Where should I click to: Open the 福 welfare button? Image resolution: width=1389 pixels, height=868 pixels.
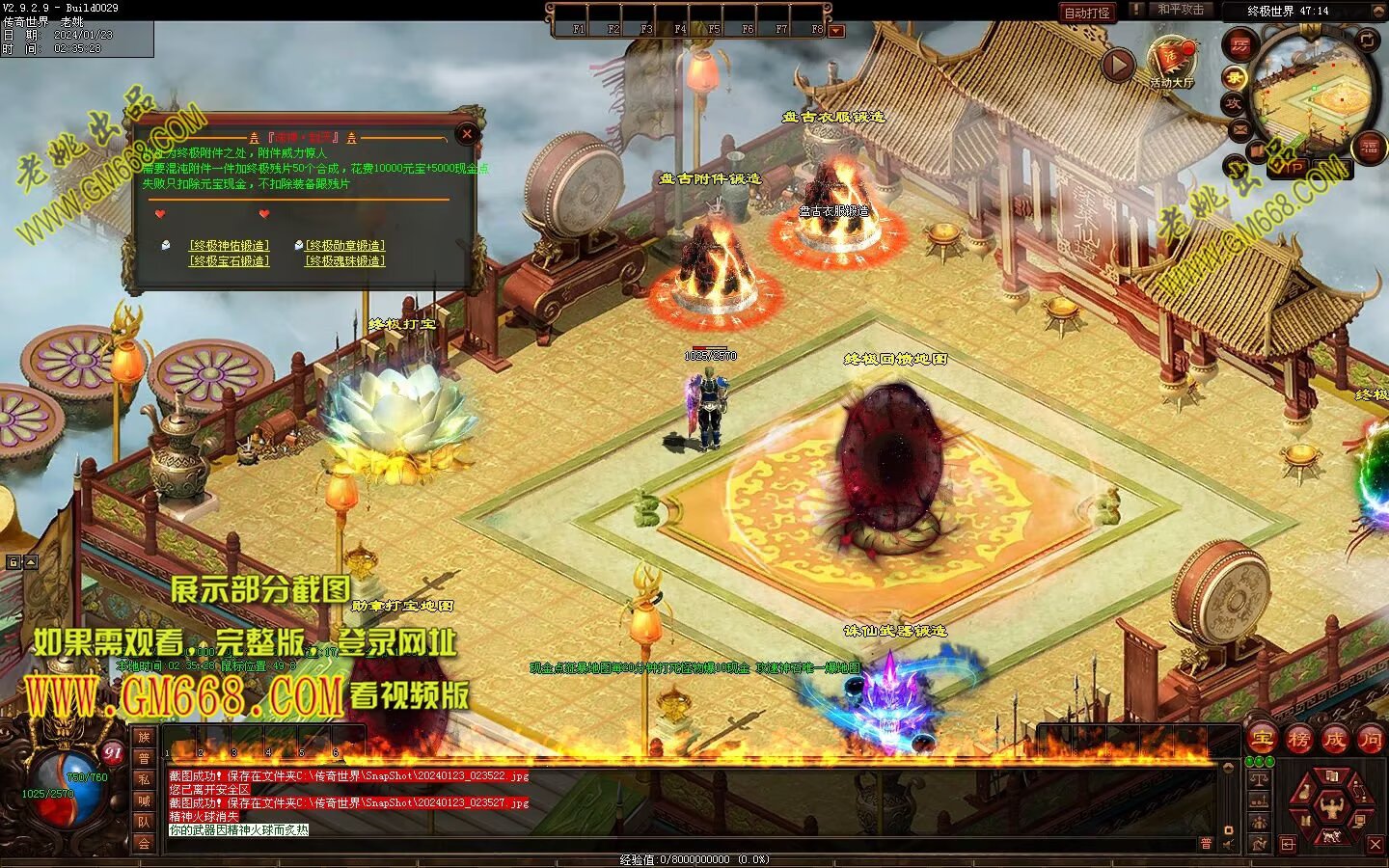click(1369, 147)
